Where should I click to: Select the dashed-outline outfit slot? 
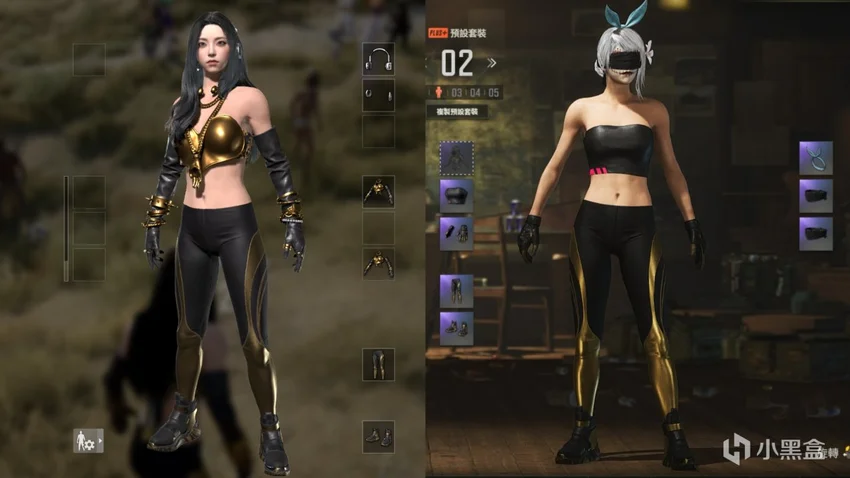tap(456, 158)
